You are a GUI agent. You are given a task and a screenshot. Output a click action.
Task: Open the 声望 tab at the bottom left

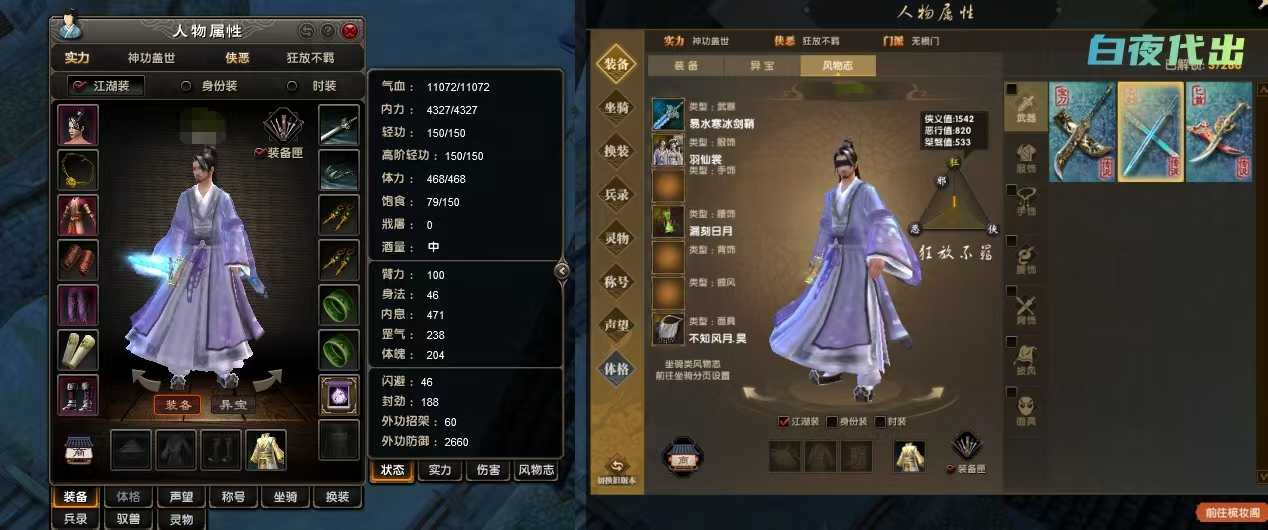coord(181,496)
